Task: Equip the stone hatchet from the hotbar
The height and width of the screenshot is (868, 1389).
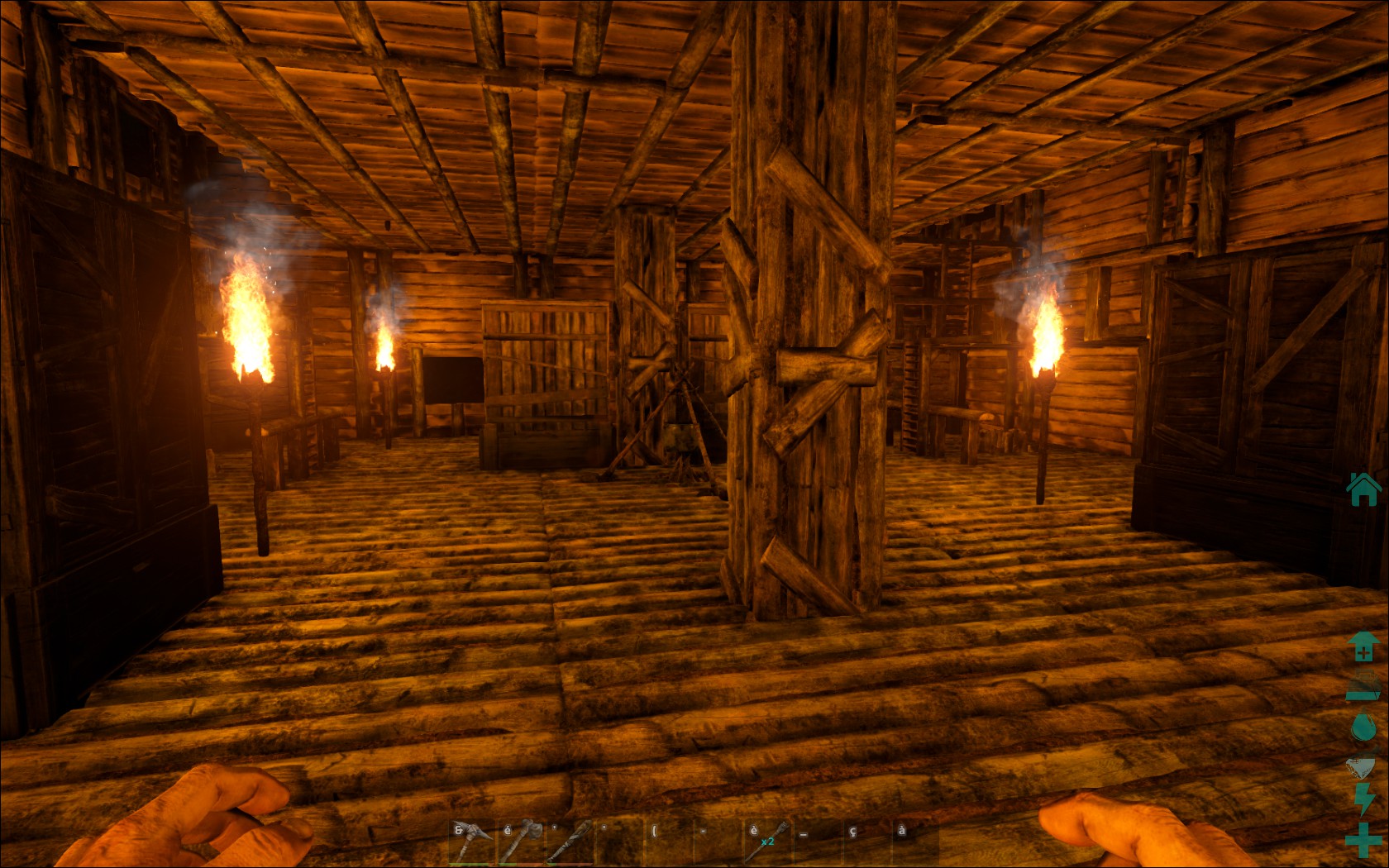Action: (x=520, y=842)
